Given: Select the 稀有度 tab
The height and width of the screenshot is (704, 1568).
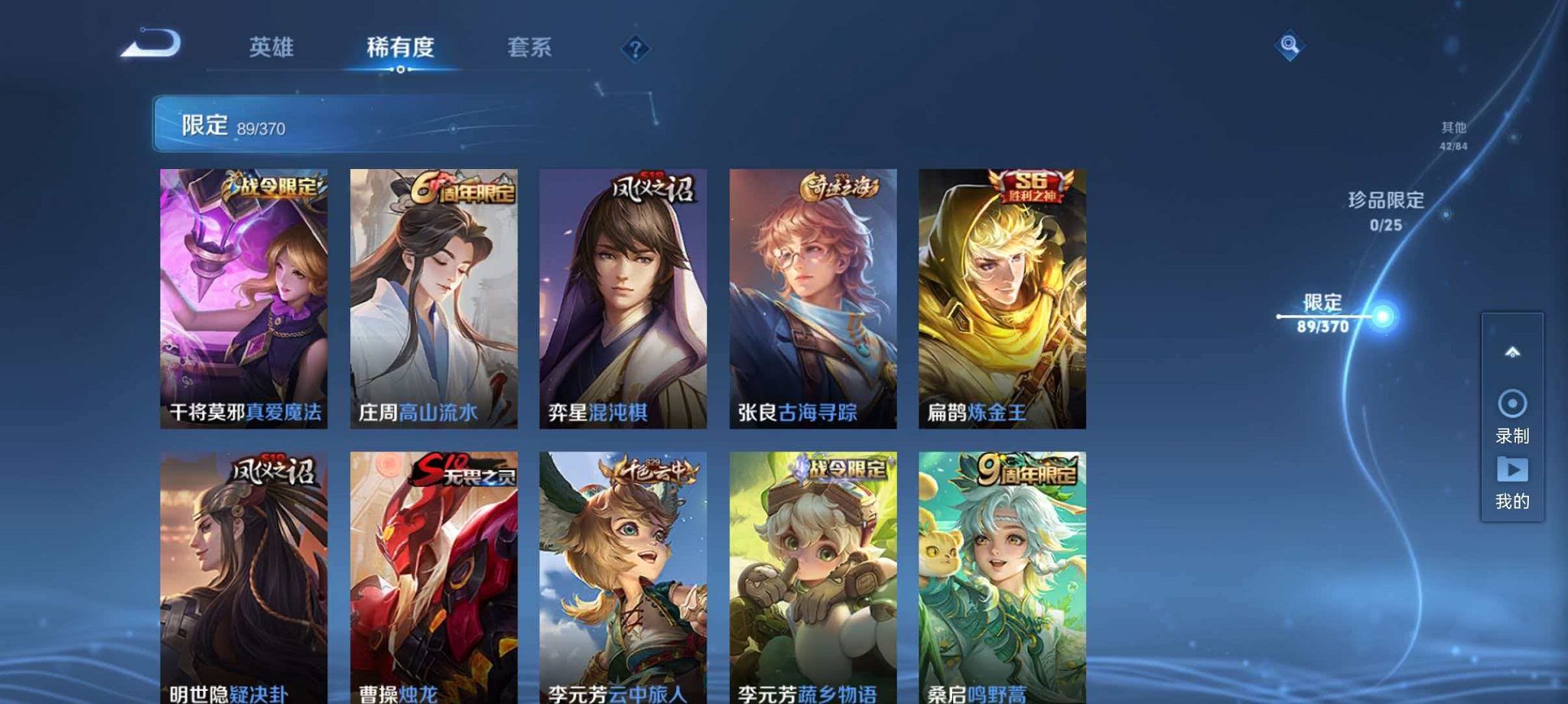Looking at the screenshot, I should click(401, 47).
